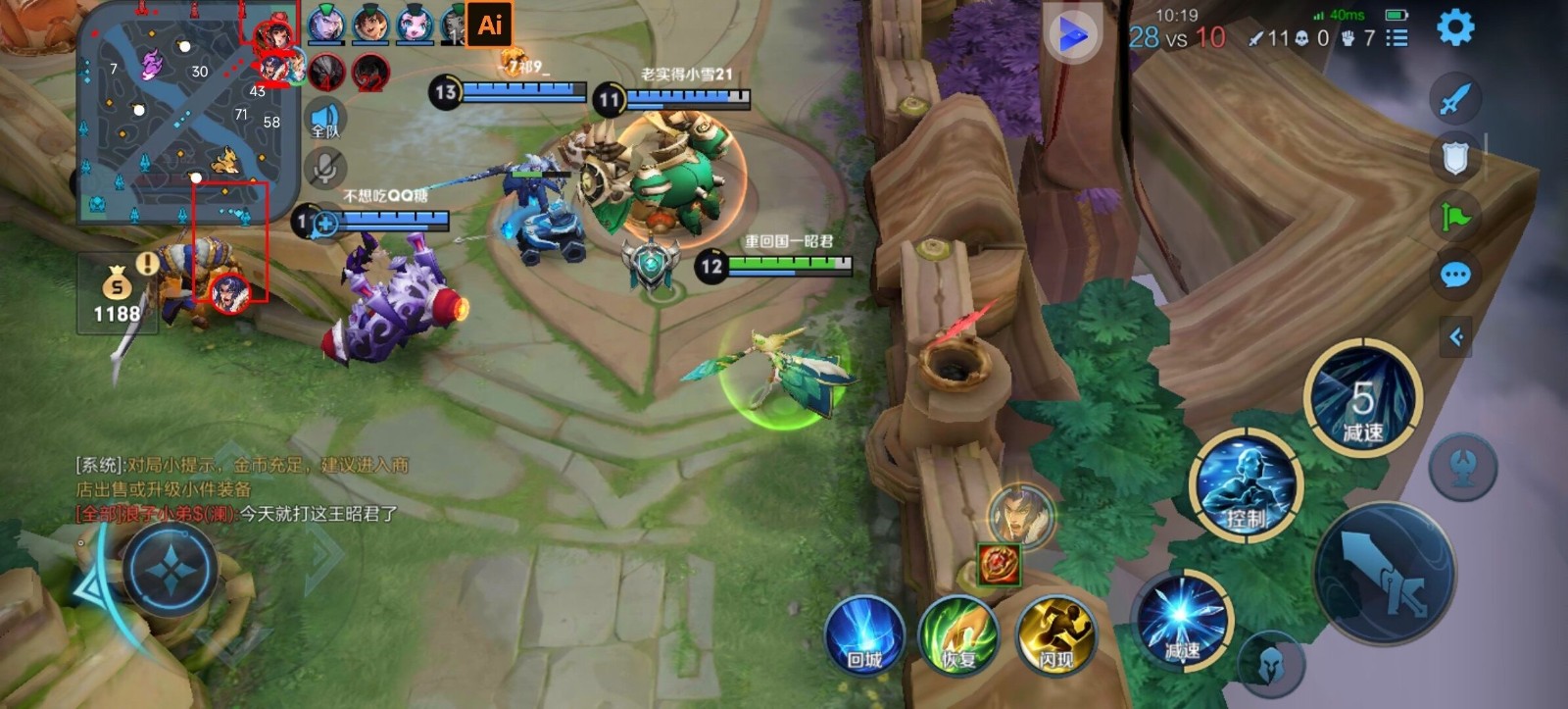Open the settings gear menu
This screenshot has width=1568, height=709.
tap(1454, 27)
